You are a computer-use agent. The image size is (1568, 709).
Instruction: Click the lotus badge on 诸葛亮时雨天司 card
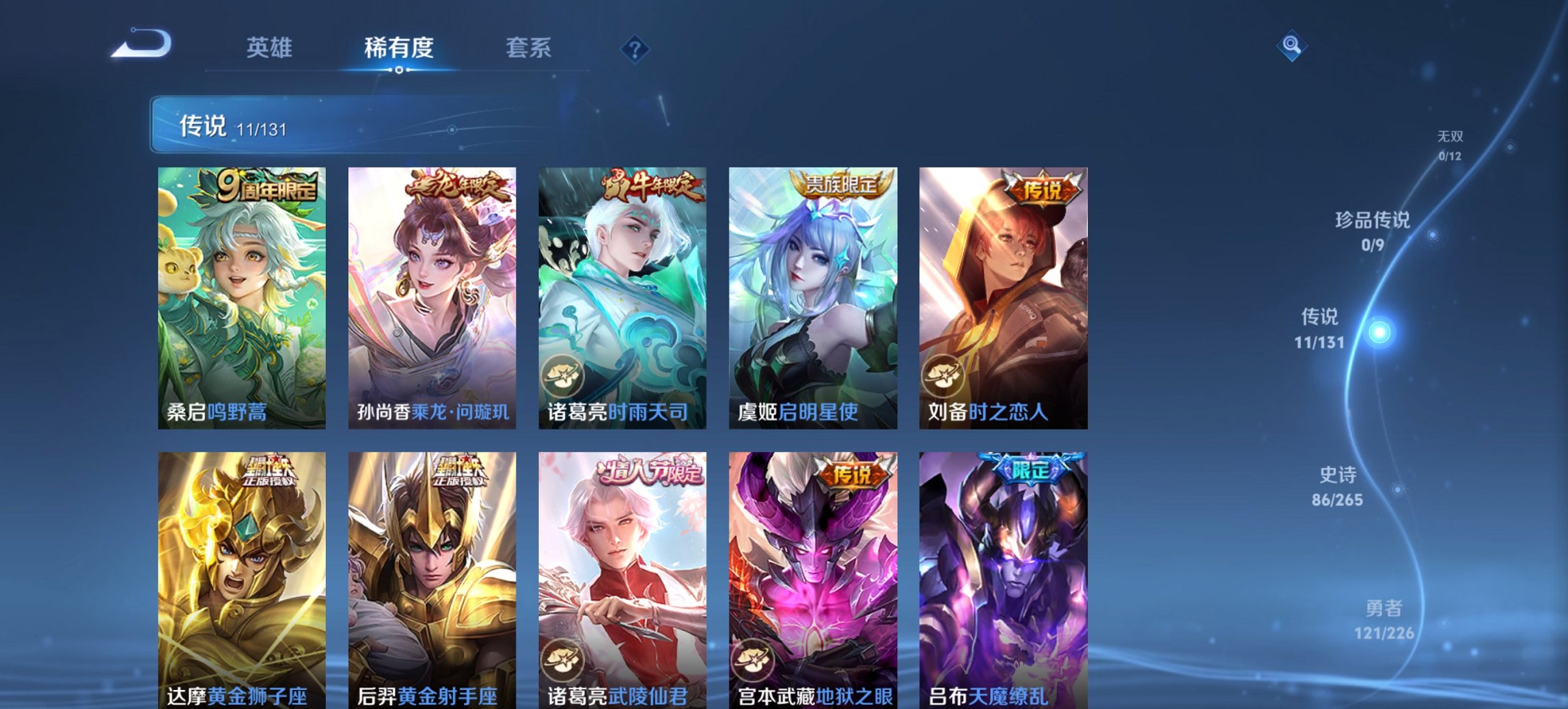[x=563, y=375]
